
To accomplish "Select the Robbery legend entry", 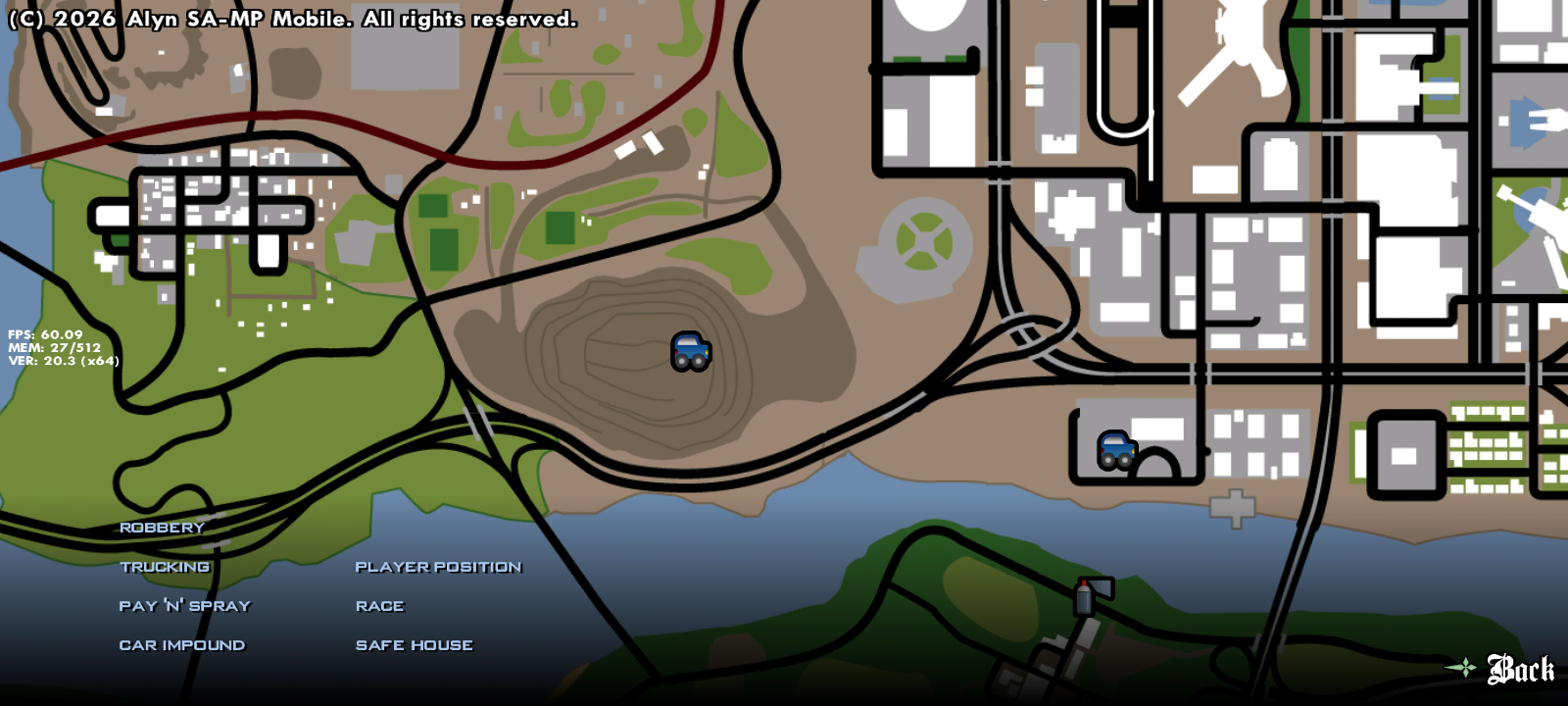I will [x=162, y=528].
